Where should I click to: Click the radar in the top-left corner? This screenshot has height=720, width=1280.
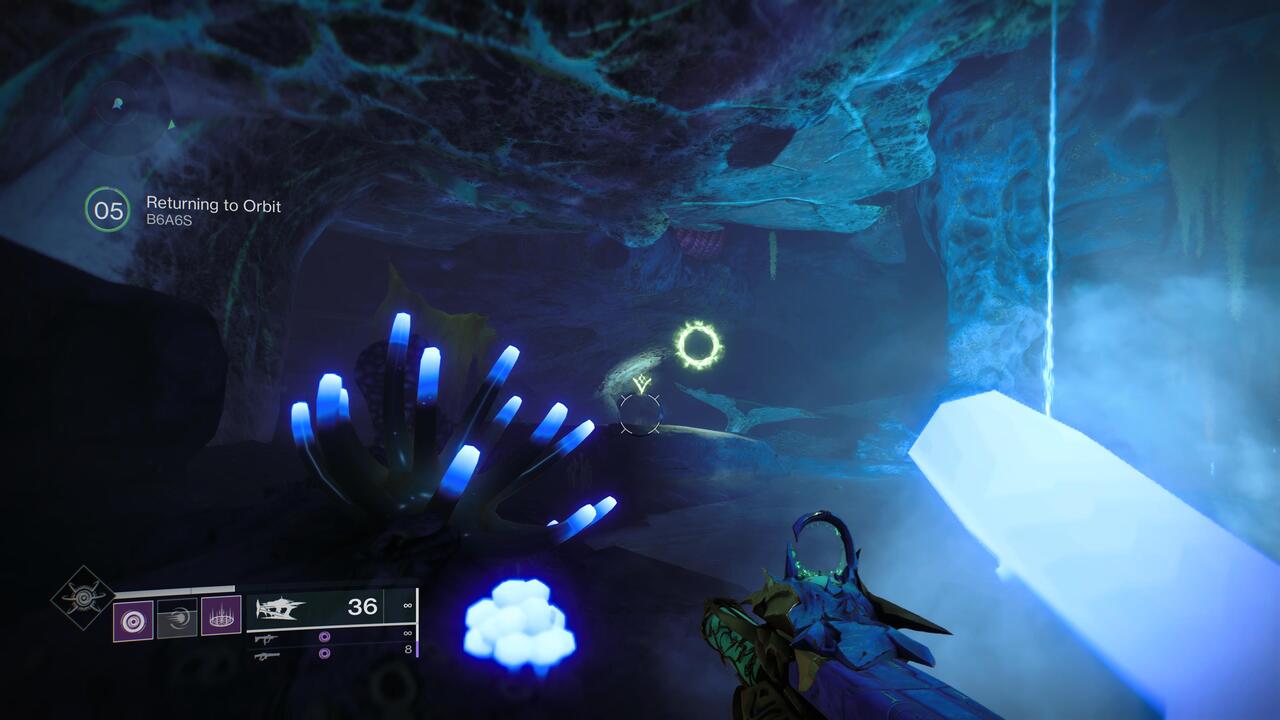[x=116, y=104]
